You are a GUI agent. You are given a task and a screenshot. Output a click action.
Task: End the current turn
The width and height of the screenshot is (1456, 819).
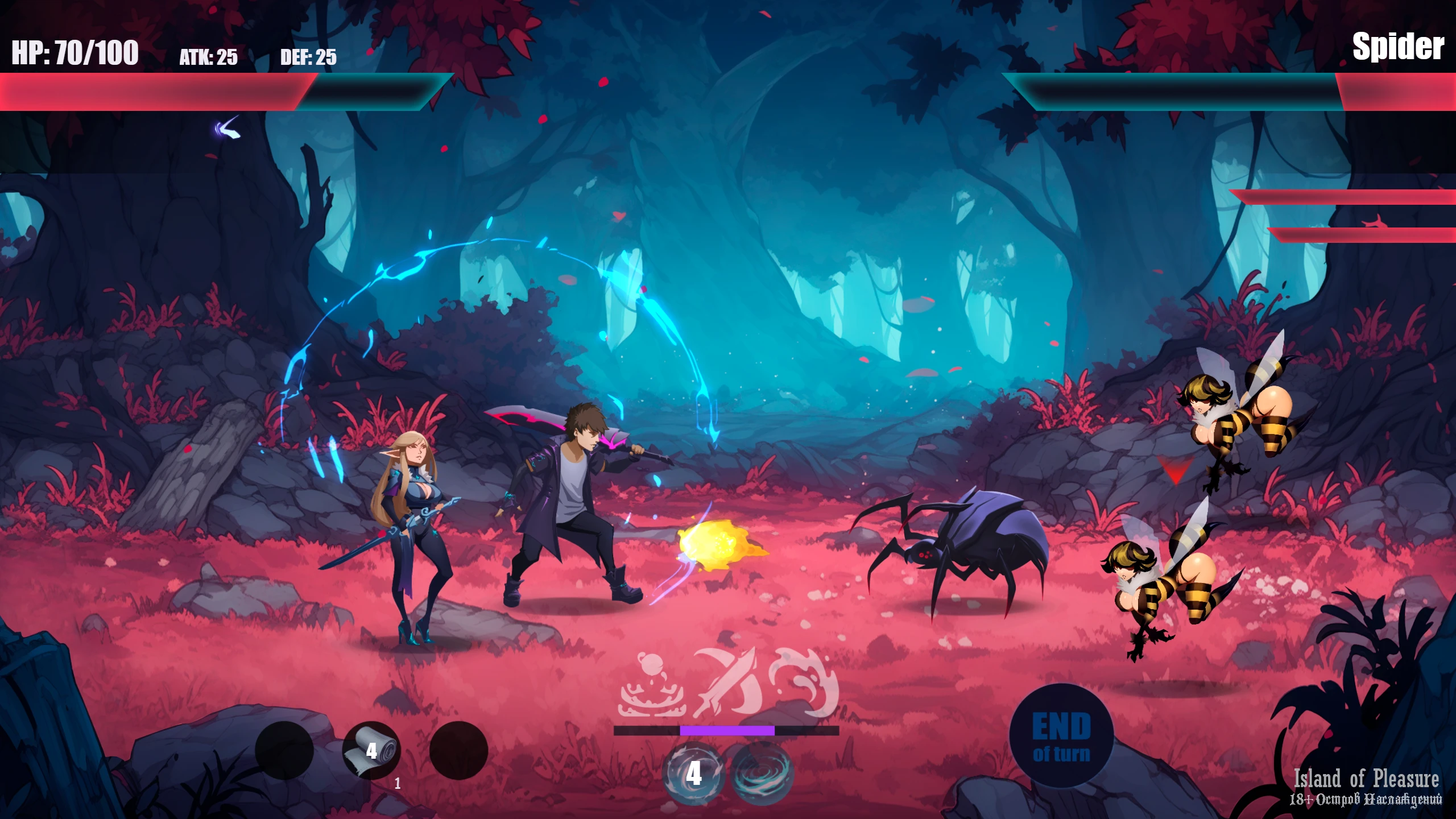click(1061, 736)
